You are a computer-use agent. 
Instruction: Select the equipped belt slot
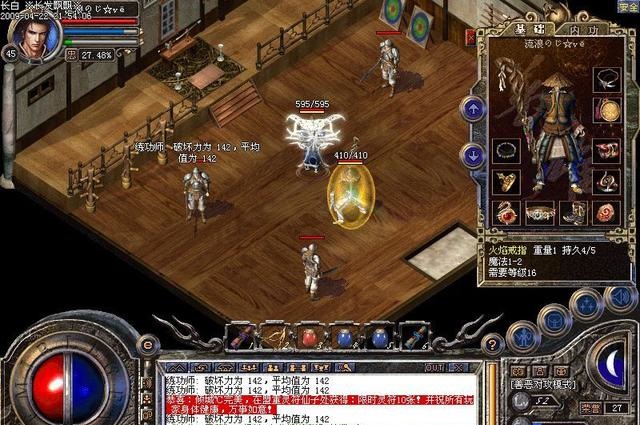(541, 212)
